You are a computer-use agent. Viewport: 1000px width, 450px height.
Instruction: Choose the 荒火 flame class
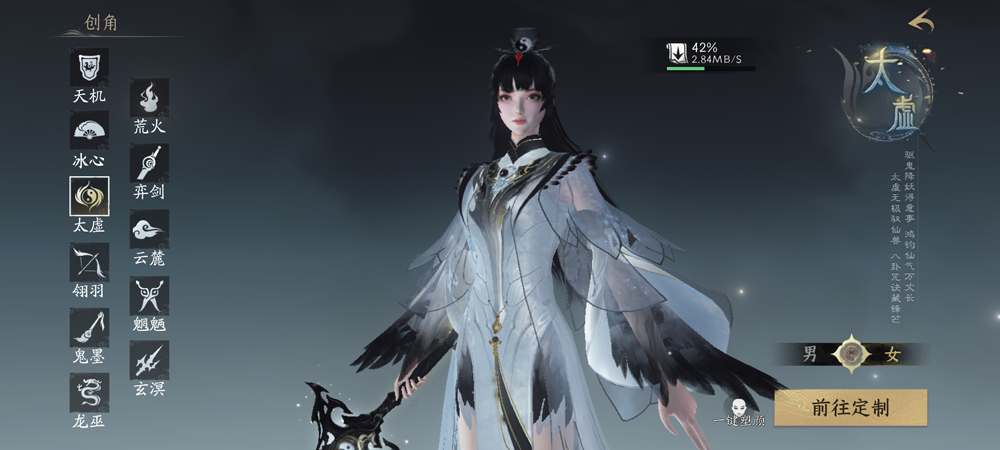coord(149,98)
